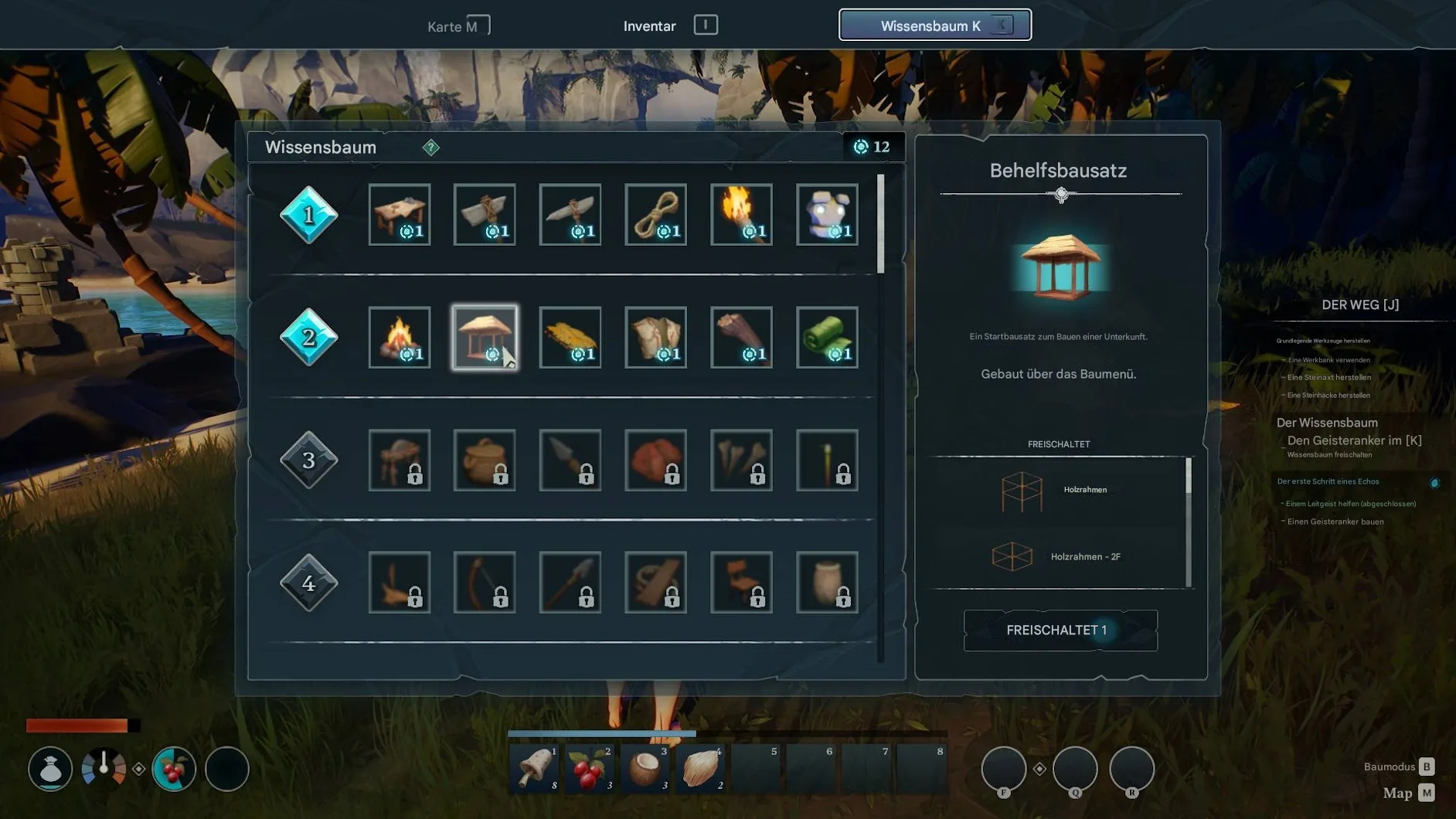Open the Der Wissensbaum quest entry
The image size is (1456, 819).
tap(1326, 423)
